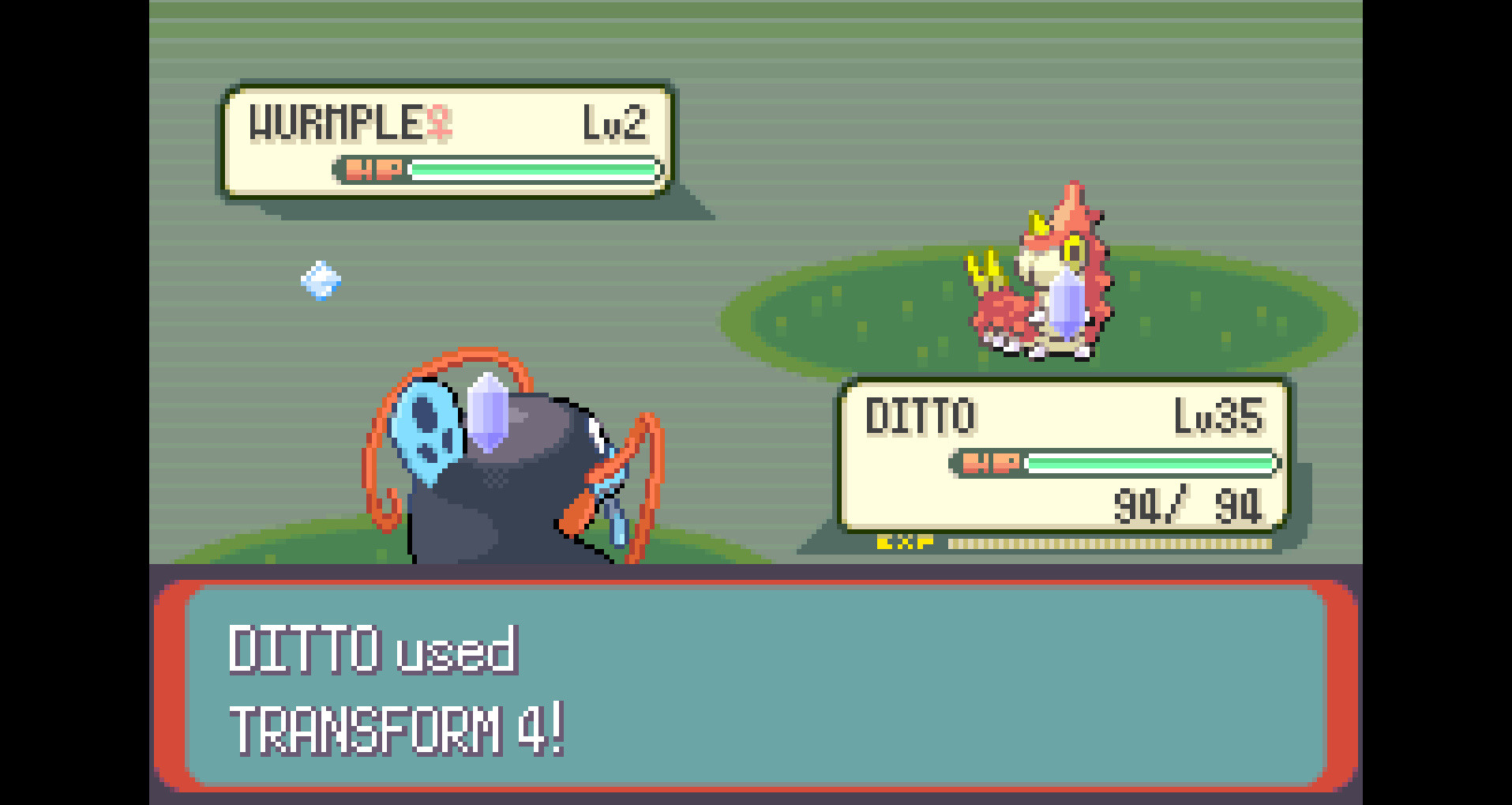1512x805 pixels.
Task: Click the 94/94 HP counter
Action: pos(1191,503)
